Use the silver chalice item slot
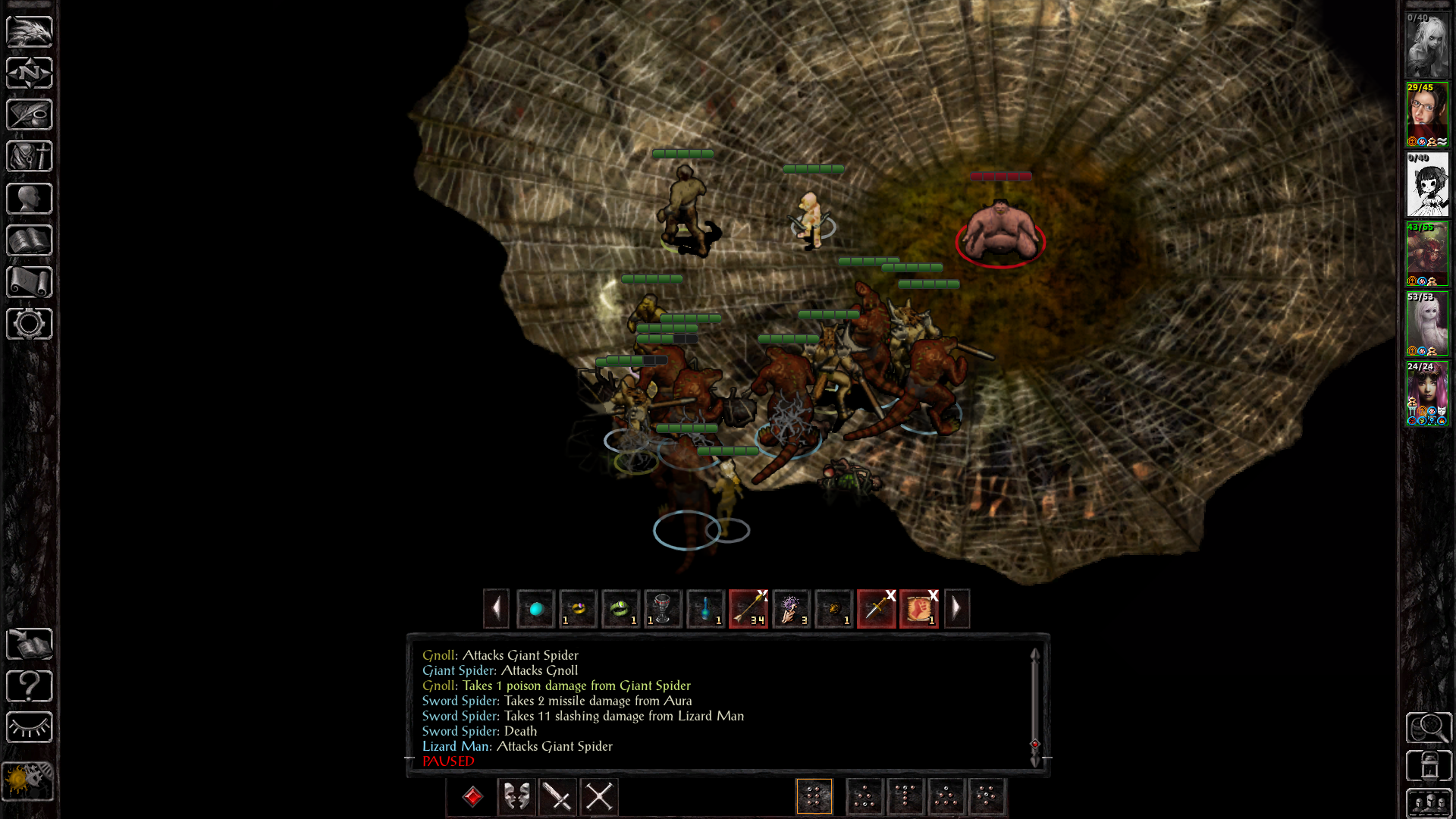Image resolution: width=1456 pixels, height=819 pixels. [x=663, y=608]
